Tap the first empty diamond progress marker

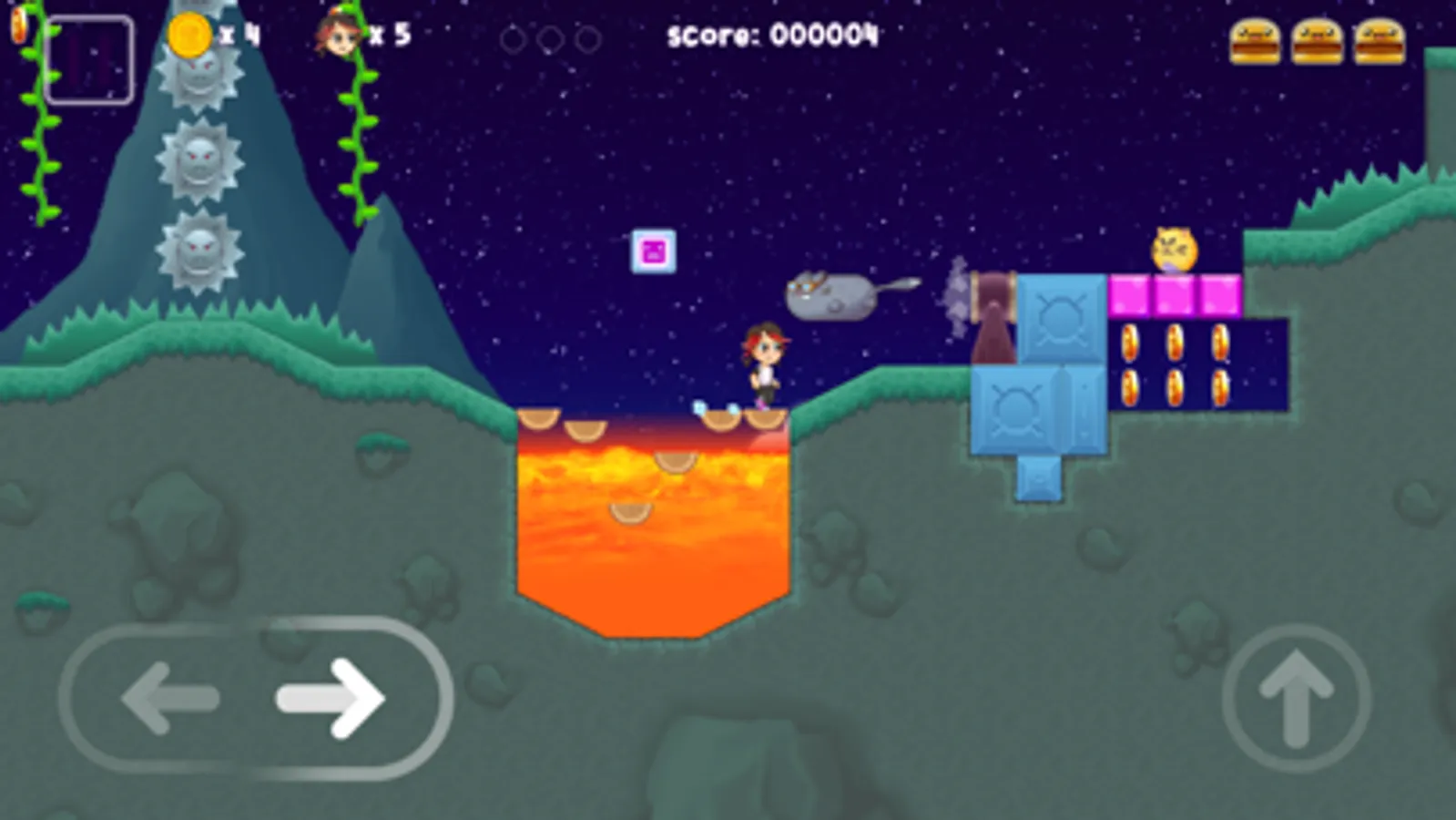coord(513,38)
